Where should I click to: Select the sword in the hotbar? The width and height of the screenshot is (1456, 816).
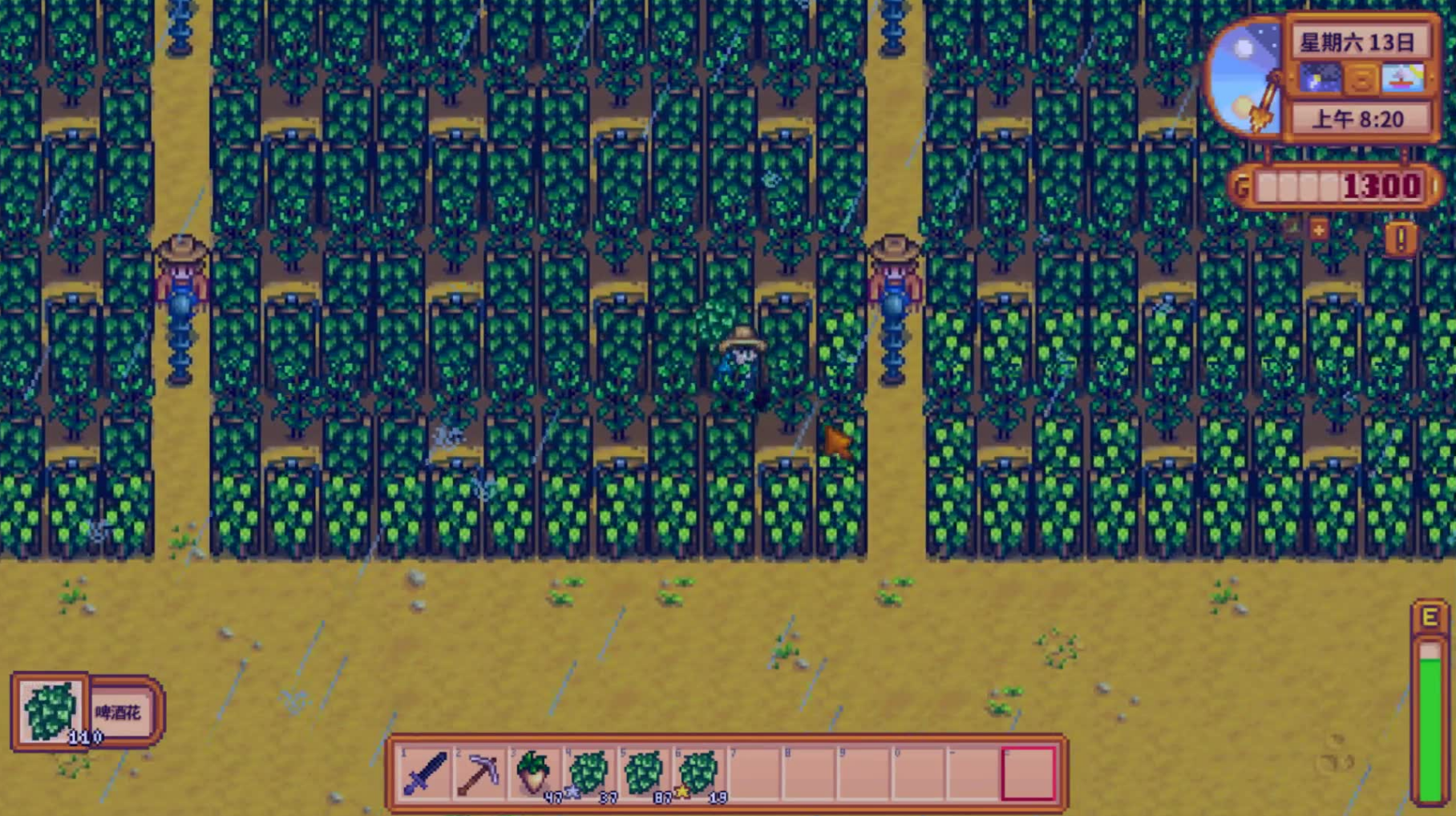[x=425, y=773]
